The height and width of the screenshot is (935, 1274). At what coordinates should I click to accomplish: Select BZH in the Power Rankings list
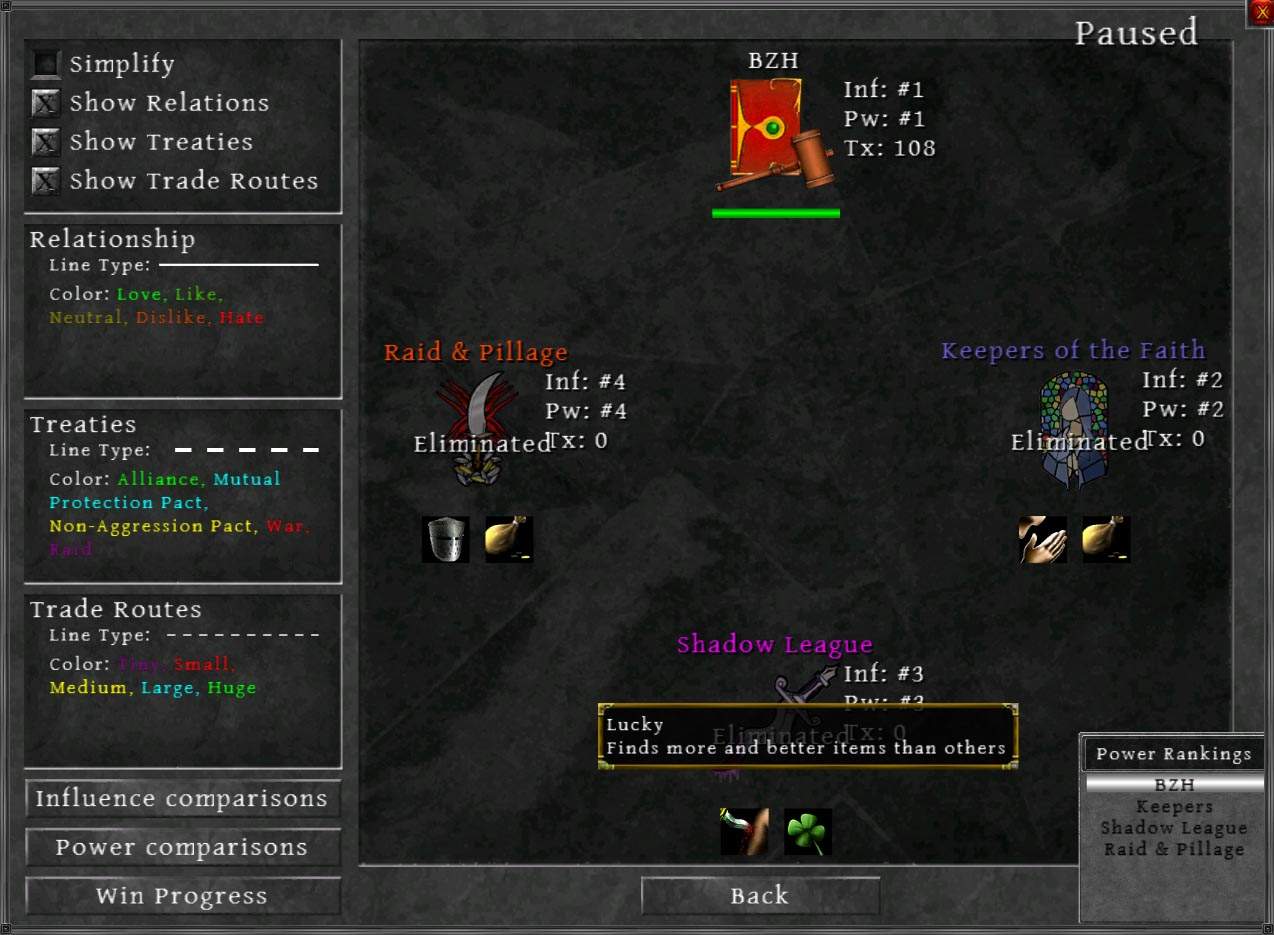1174,785
